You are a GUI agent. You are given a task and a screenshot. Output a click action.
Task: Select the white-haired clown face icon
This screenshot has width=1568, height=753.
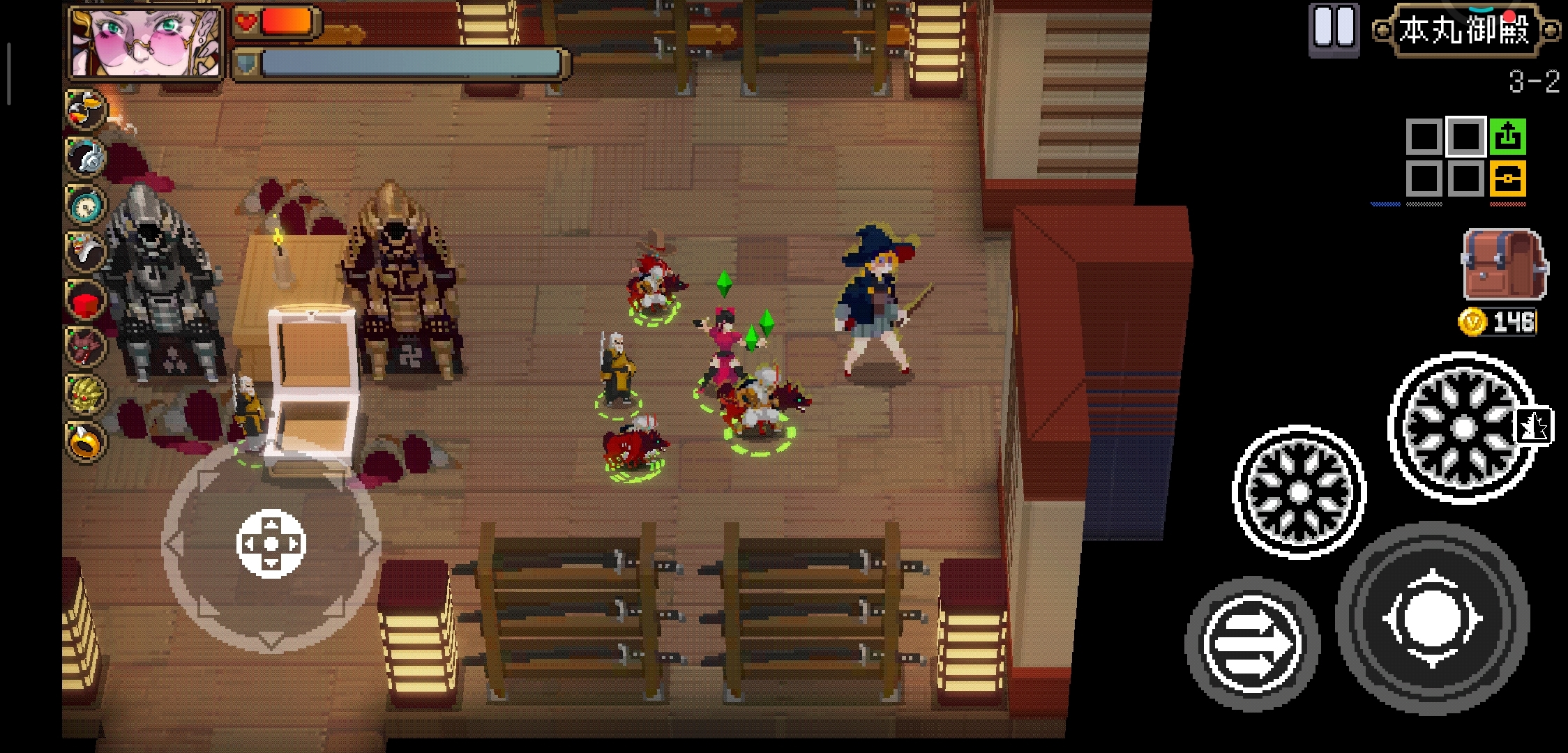(x=86, y=252)
